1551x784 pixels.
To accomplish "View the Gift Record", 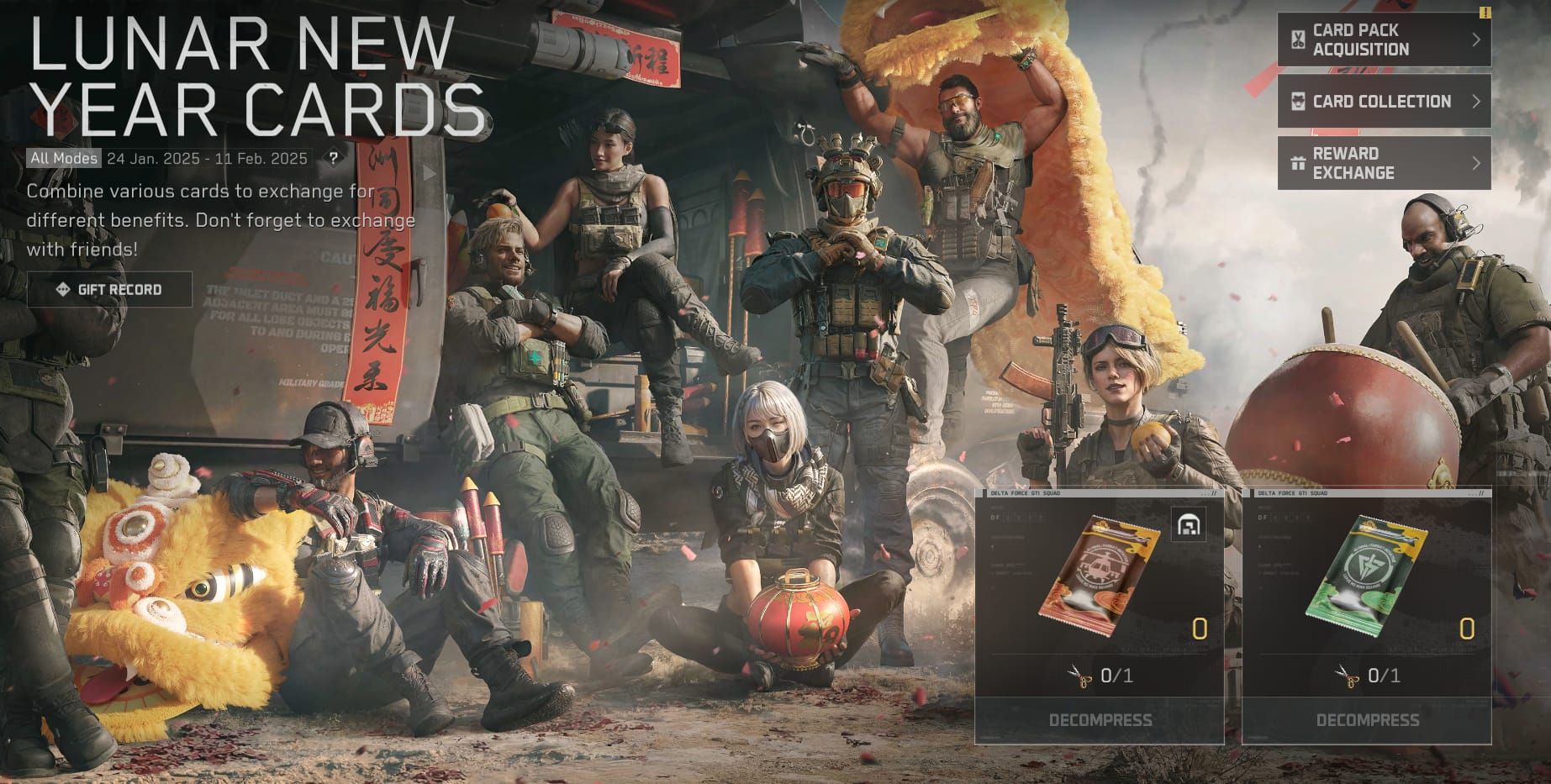I will point(109,290).
